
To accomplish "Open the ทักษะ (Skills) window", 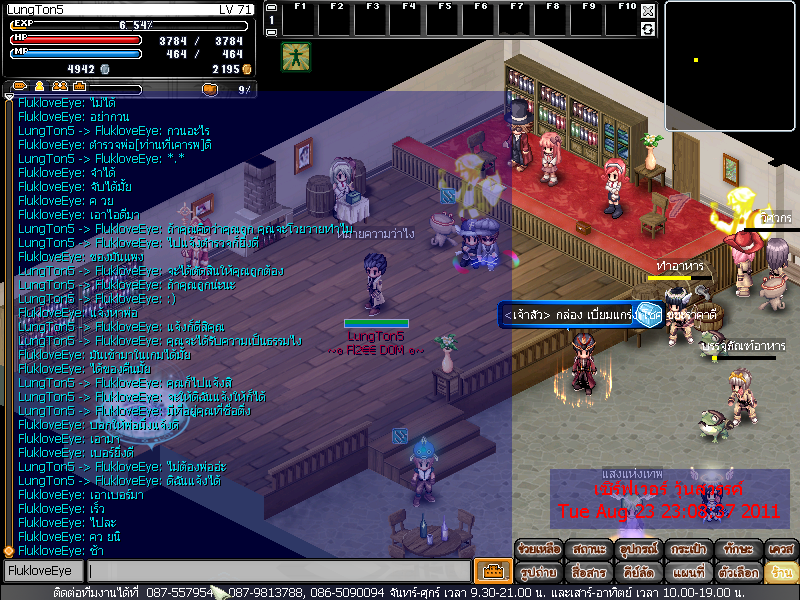I will 738,549.
